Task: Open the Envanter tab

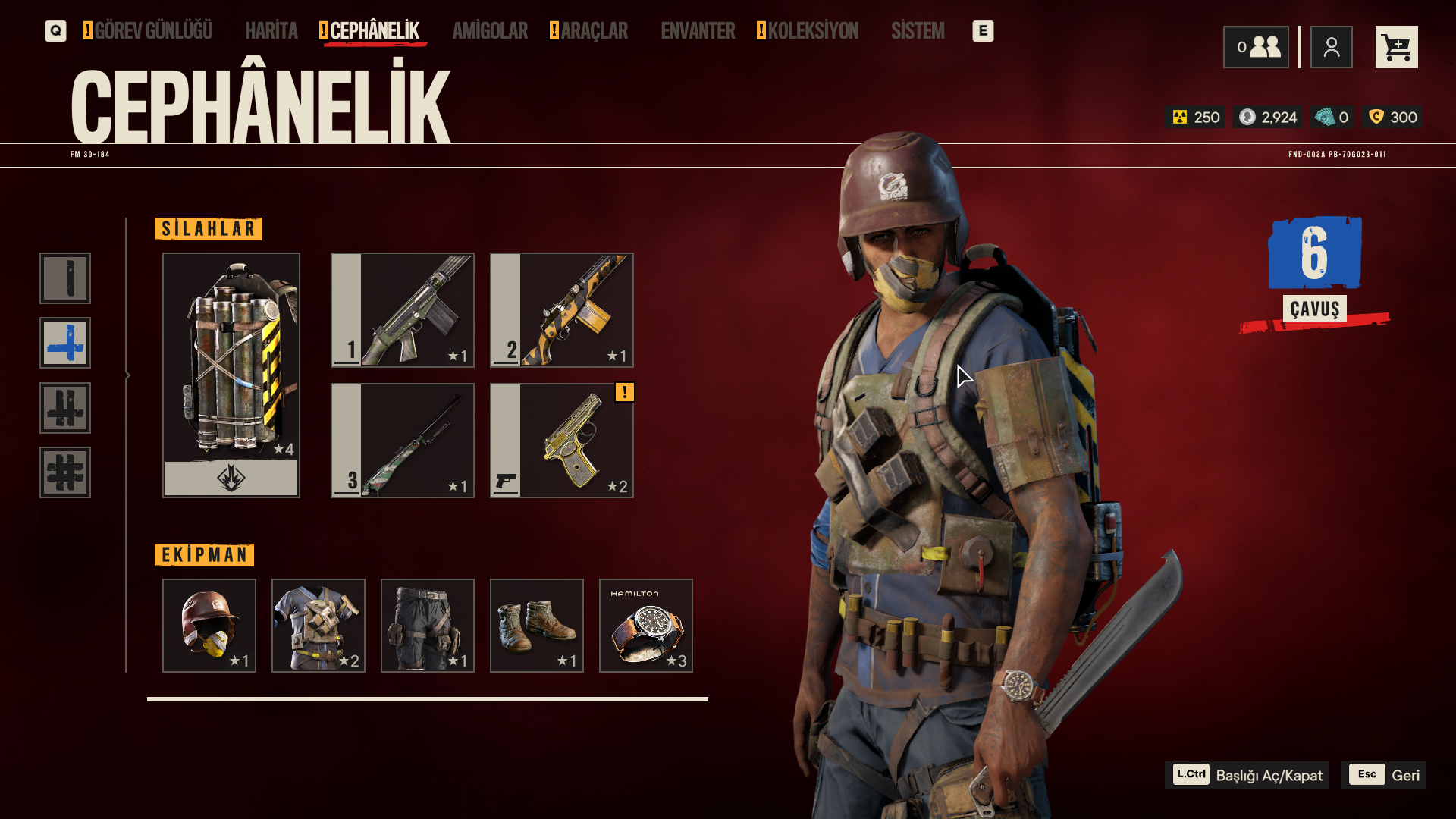Action: [698, 31]
